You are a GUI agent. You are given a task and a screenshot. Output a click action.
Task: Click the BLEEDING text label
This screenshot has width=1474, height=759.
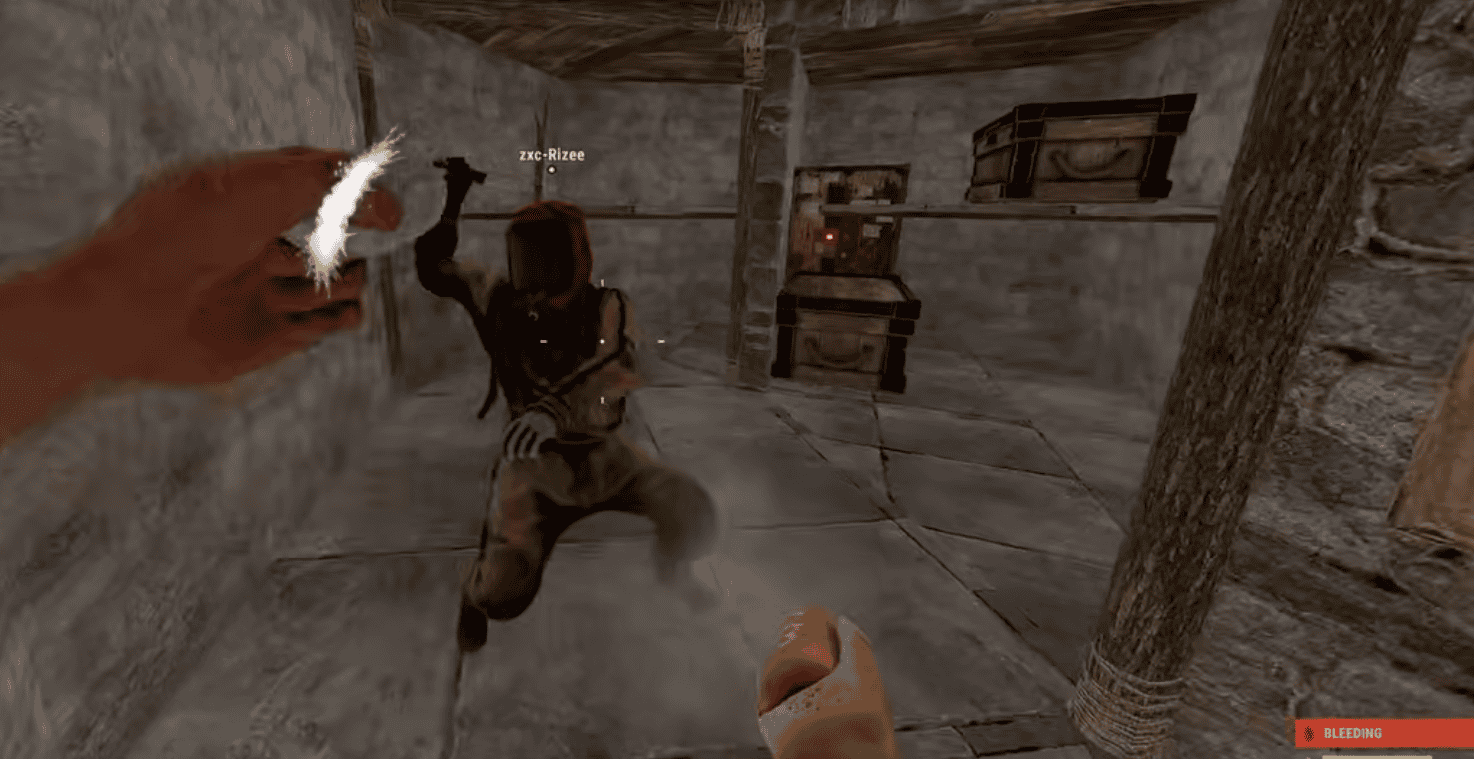1352,734
